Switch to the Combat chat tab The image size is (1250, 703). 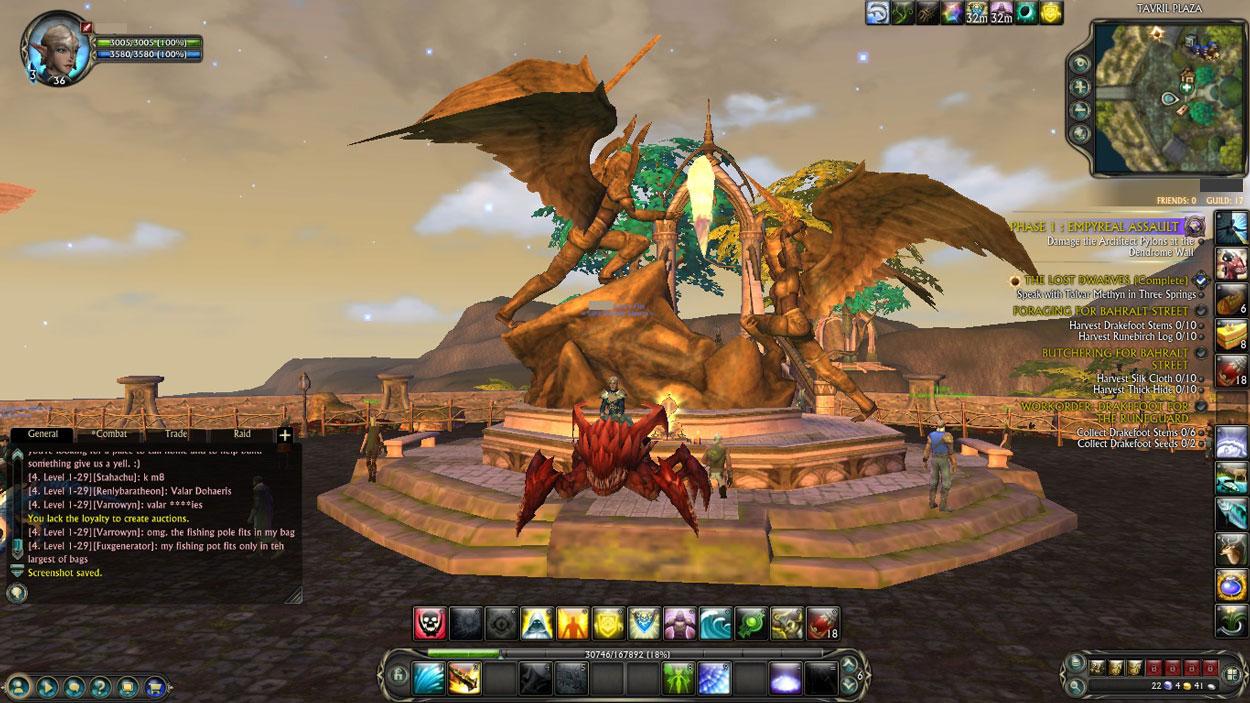click(x=110, y=434)
